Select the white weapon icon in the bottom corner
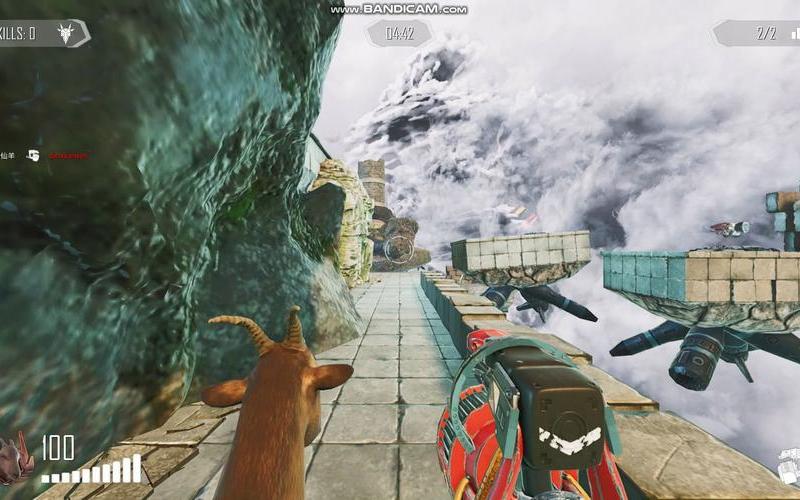800x500 pixels. click(x=789, y=466)
